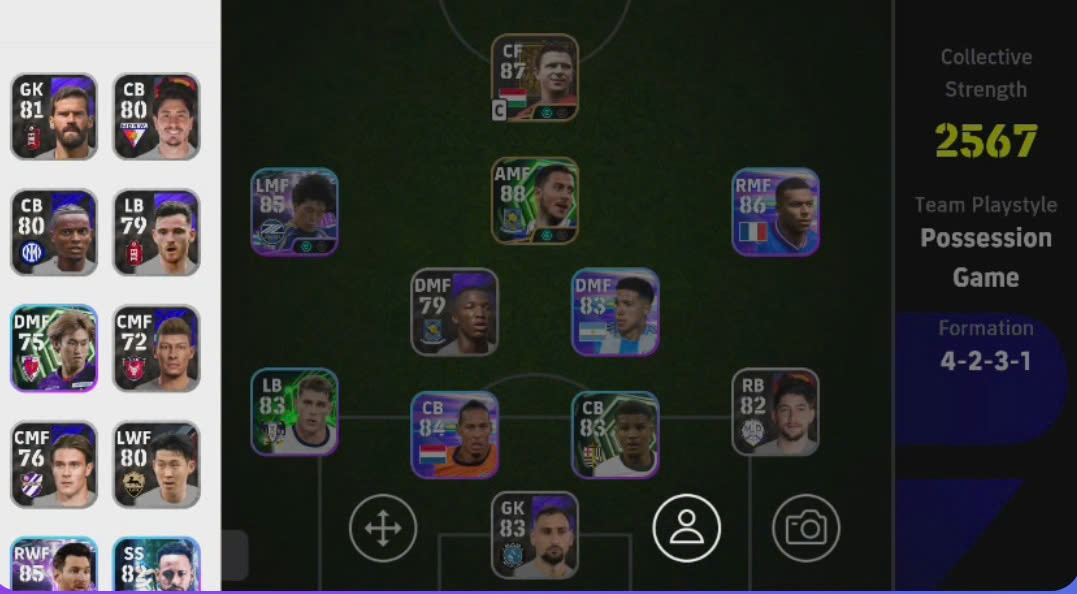Select the RB 82 defender card
The height and width of the screenshot is (594, 1077).
click(775, 412)
